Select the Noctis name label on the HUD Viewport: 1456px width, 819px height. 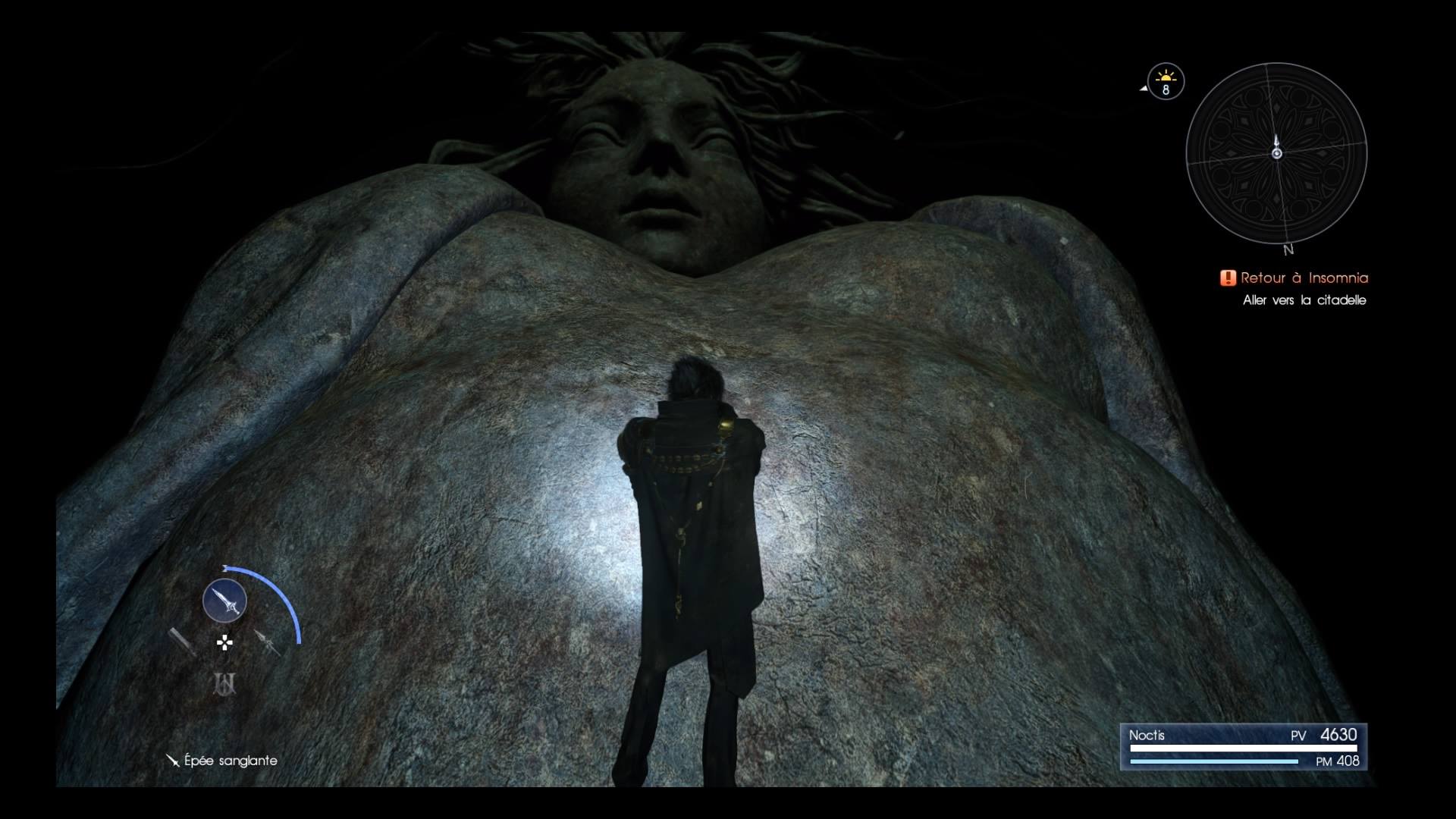pyautogui.click(x=1147, y=735)
